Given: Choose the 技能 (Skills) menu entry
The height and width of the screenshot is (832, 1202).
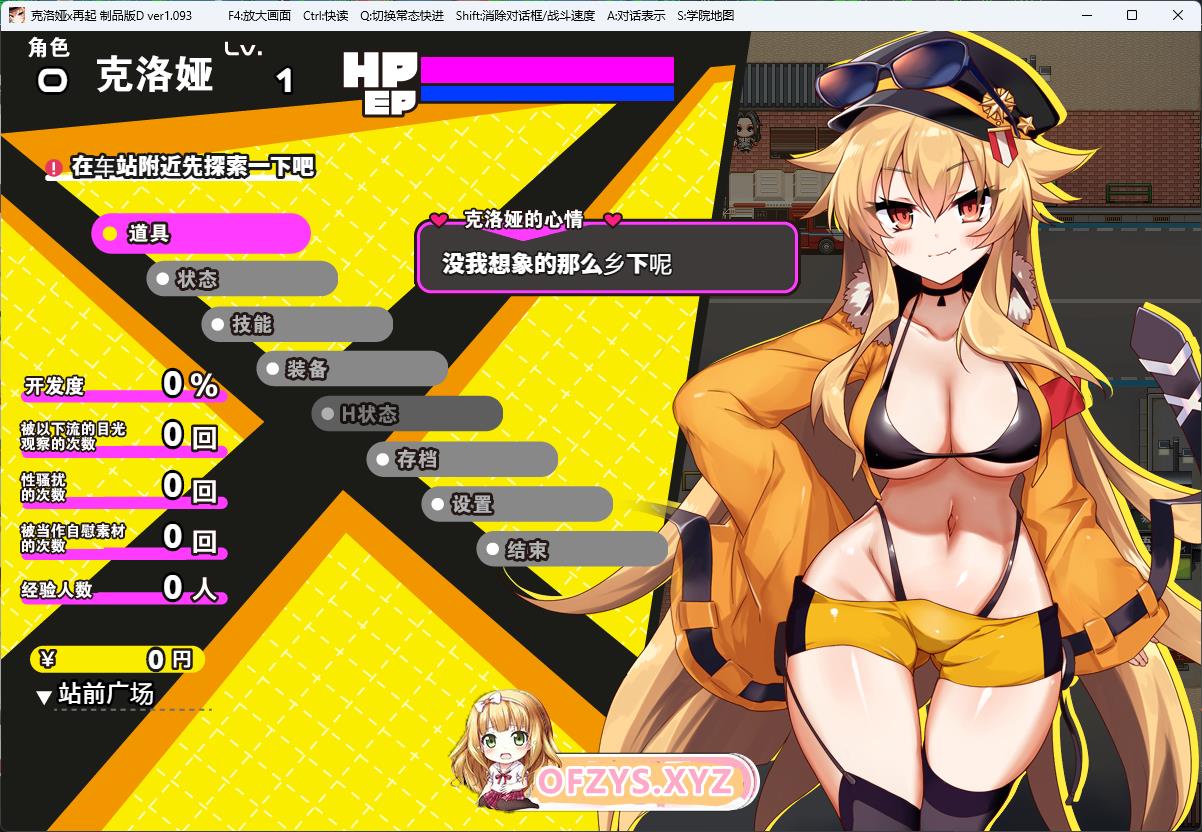Looking at the screenshot, I should click(297, 324).
